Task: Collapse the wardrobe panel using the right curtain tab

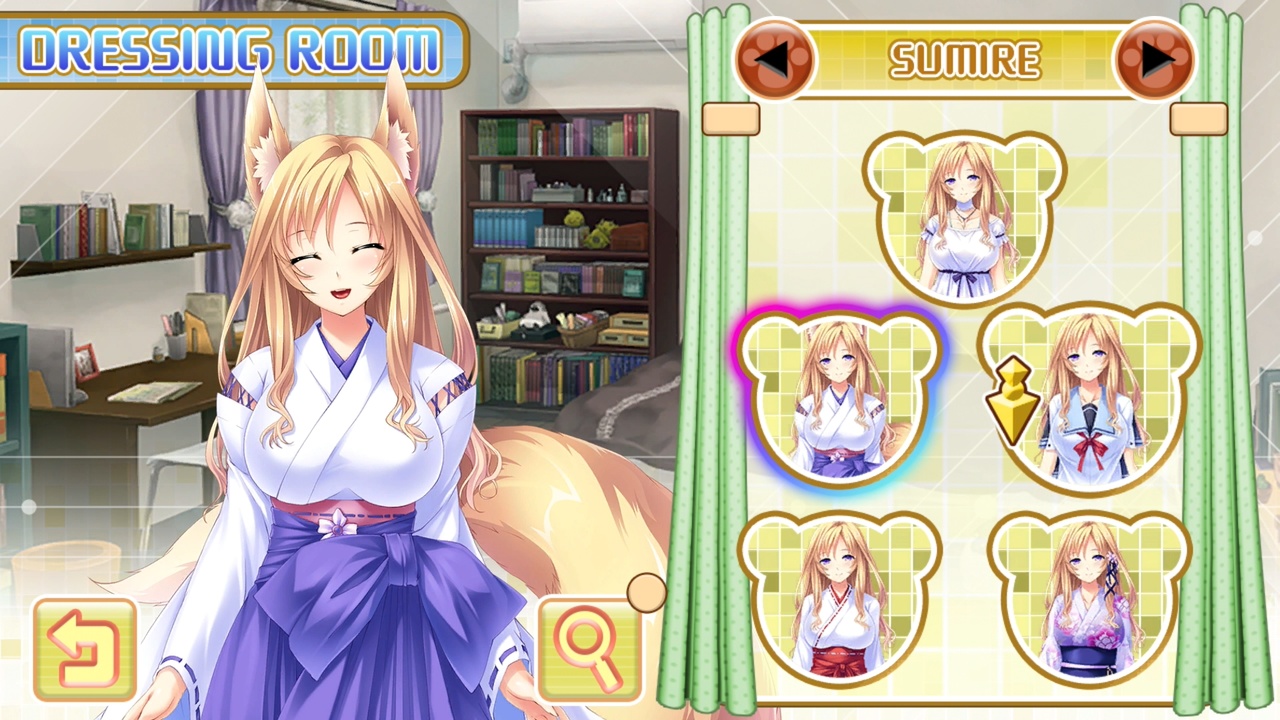Action: coord(1201,119)
